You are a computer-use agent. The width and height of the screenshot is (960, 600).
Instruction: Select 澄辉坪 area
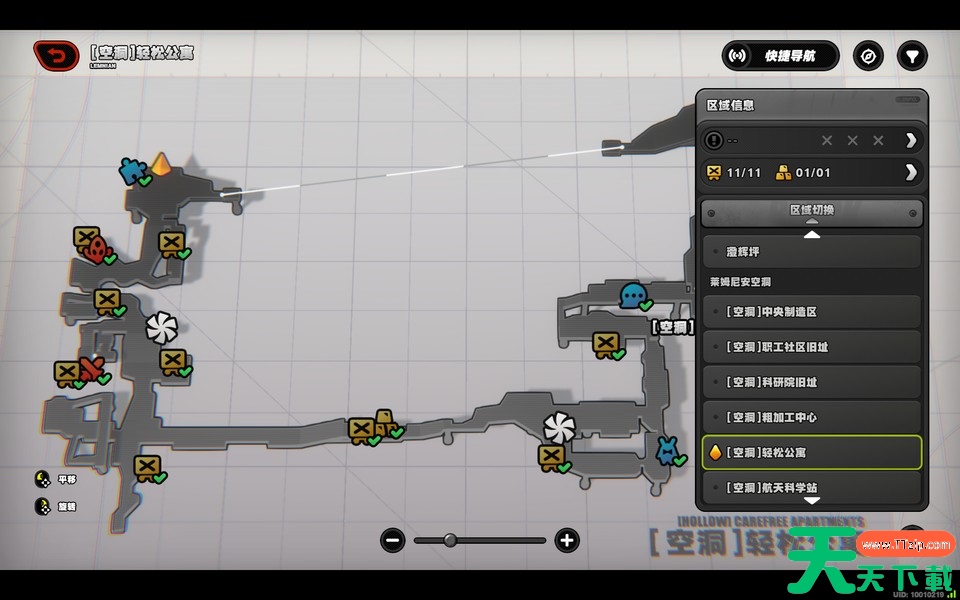click(811, 252)
